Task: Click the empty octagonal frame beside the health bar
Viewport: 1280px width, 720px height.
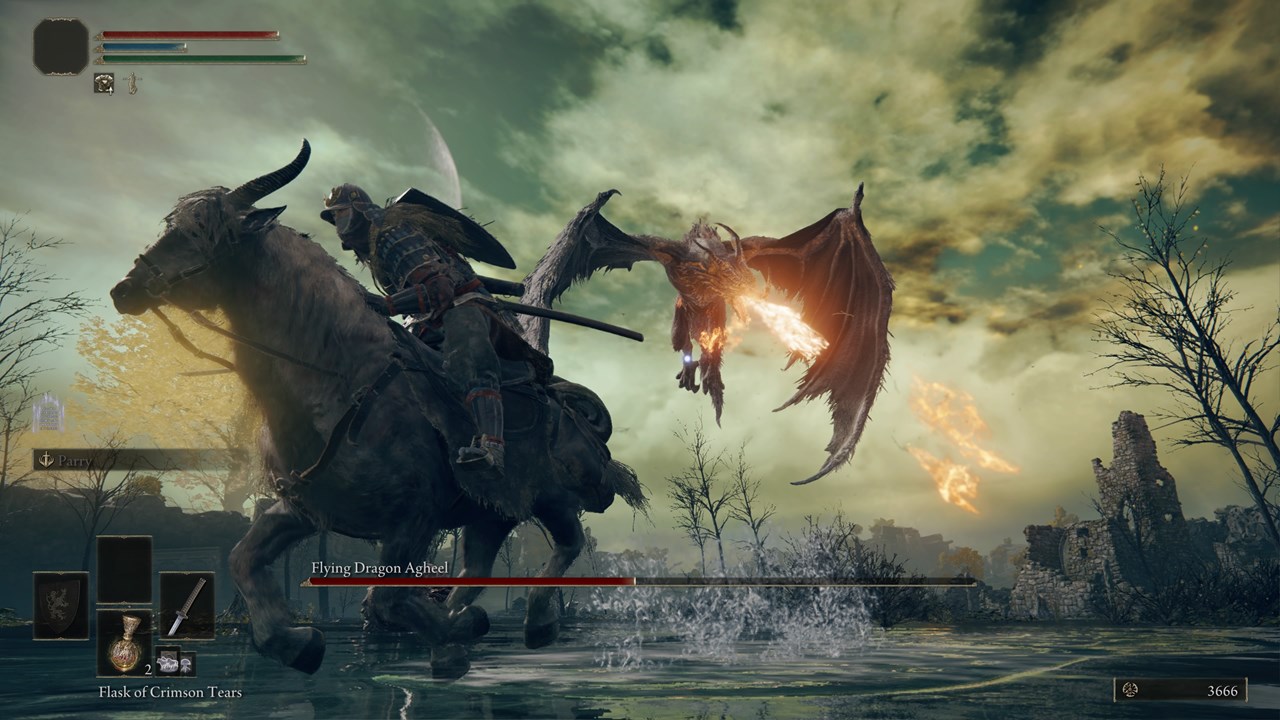Action: point(61,47)
